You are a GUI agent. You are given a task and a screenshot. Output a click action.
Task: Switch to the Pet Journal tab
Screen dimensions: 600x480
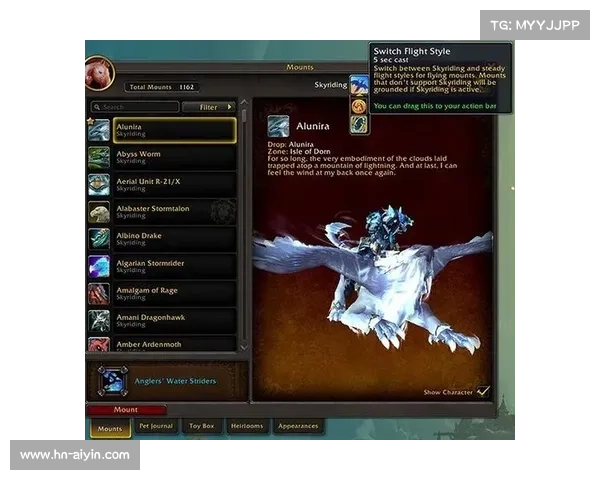click(x=156, y=427)
